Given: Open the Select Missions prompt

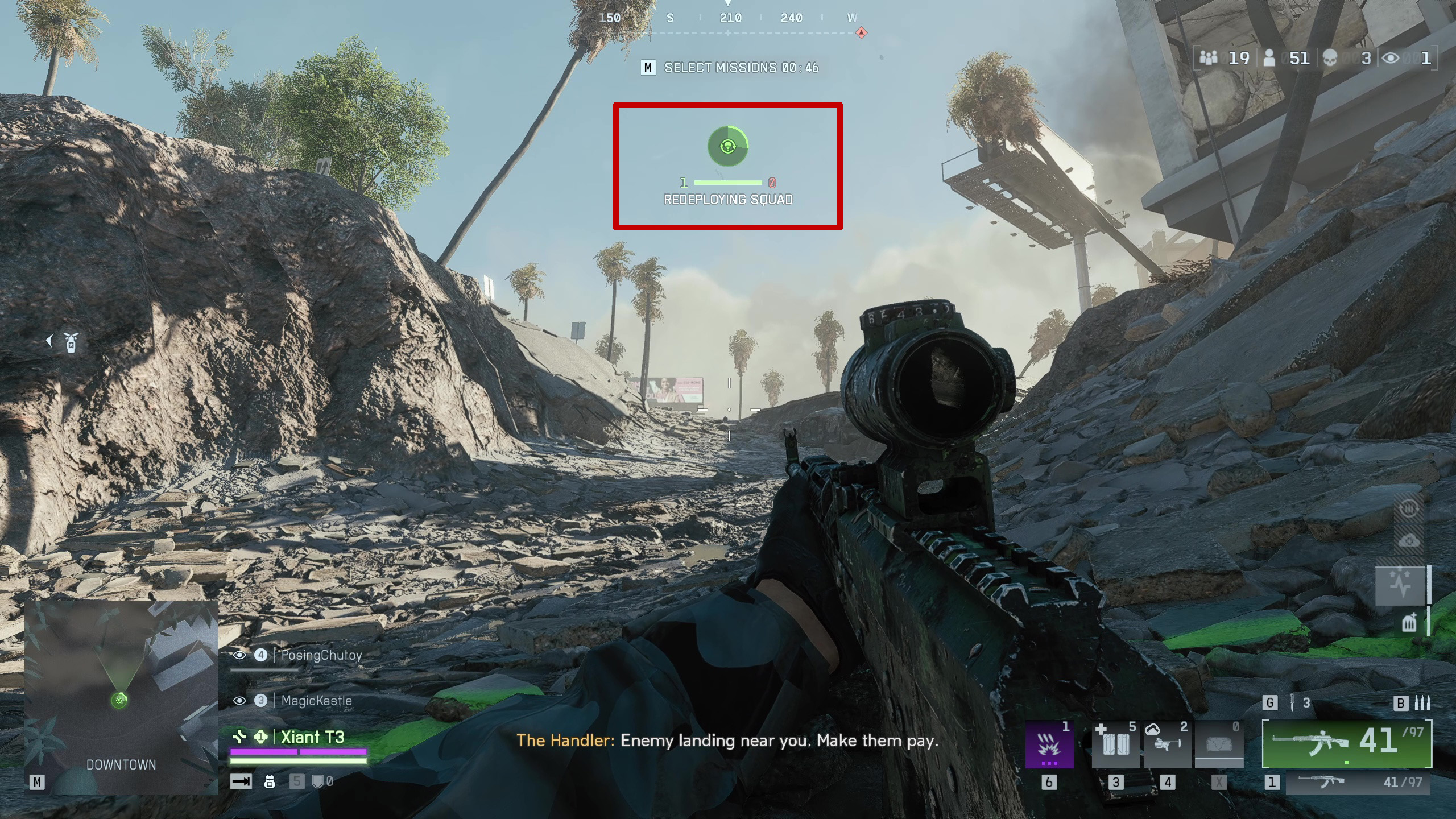Looking at the screenshot, I should [730, 68].
